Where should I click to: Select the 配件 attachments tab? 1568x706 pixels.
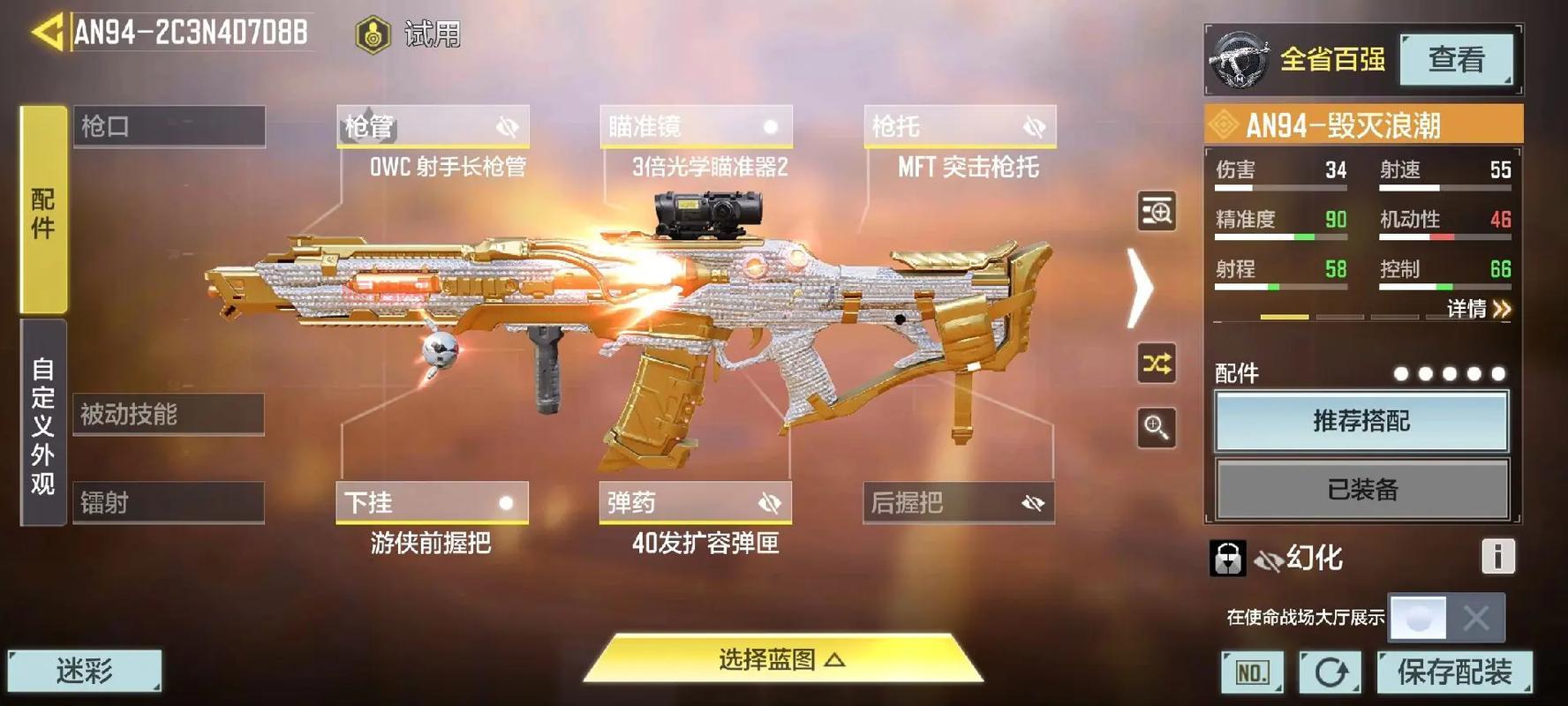point(43,210)
